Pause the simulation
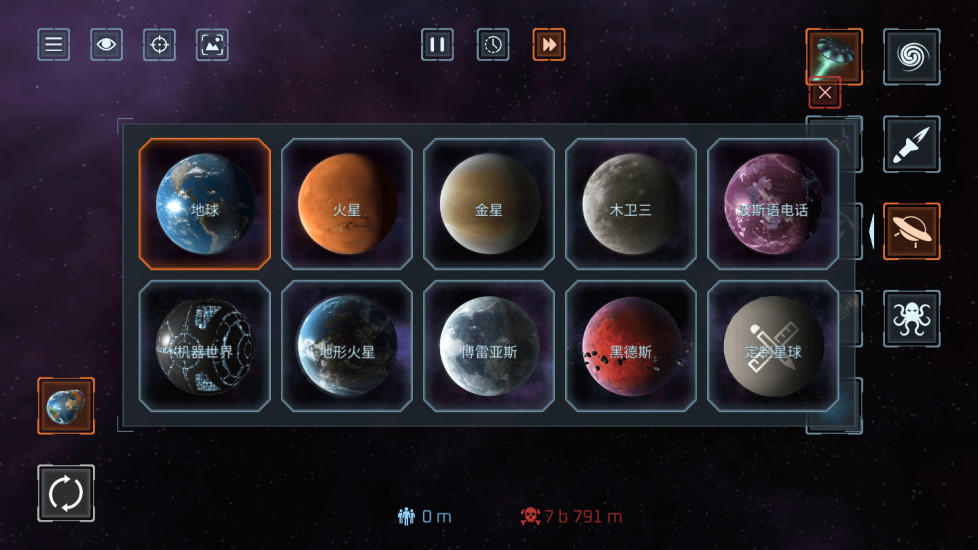 point(437,45)
